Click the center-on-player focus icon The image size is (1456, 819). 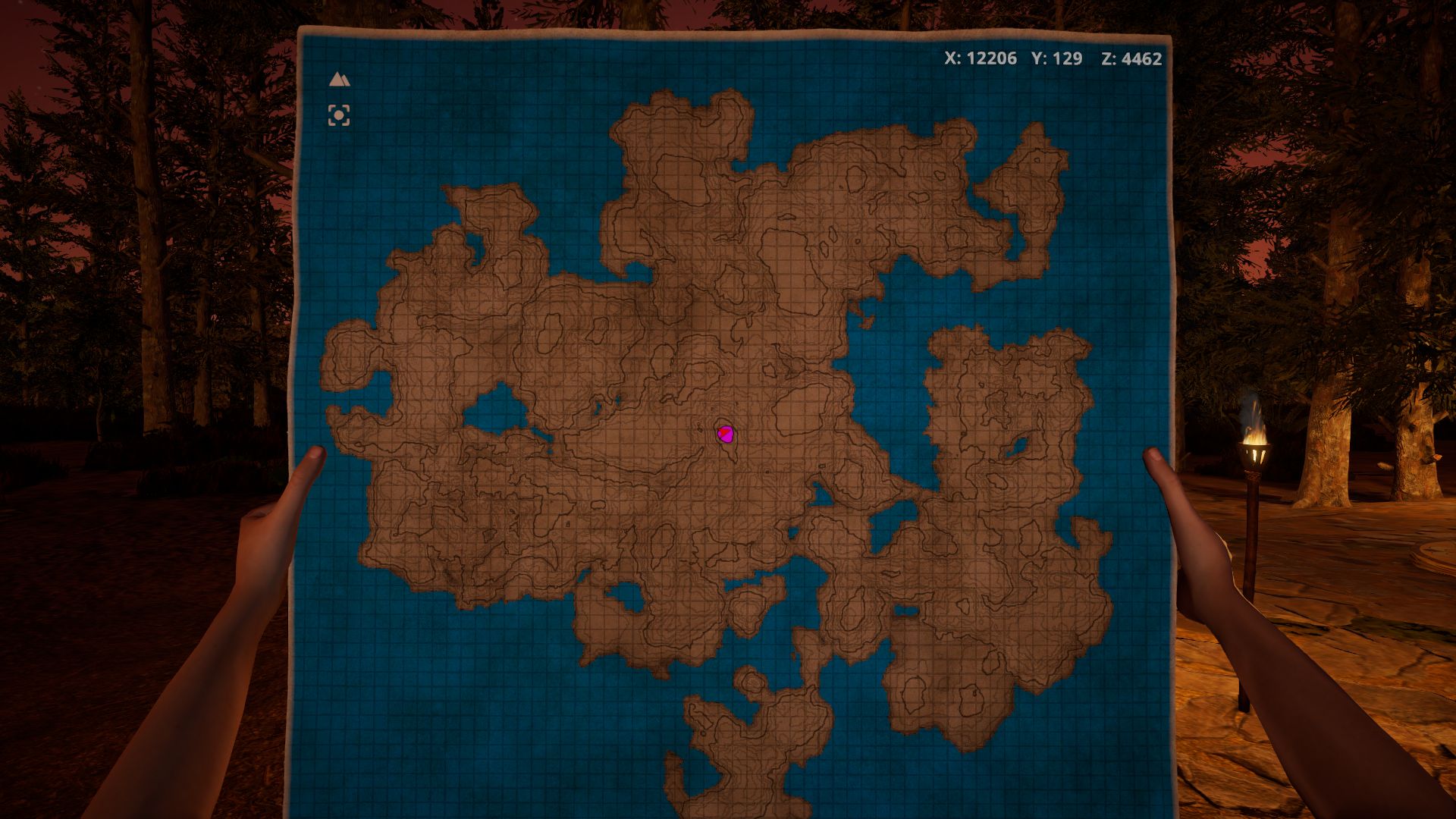(338, 115)
